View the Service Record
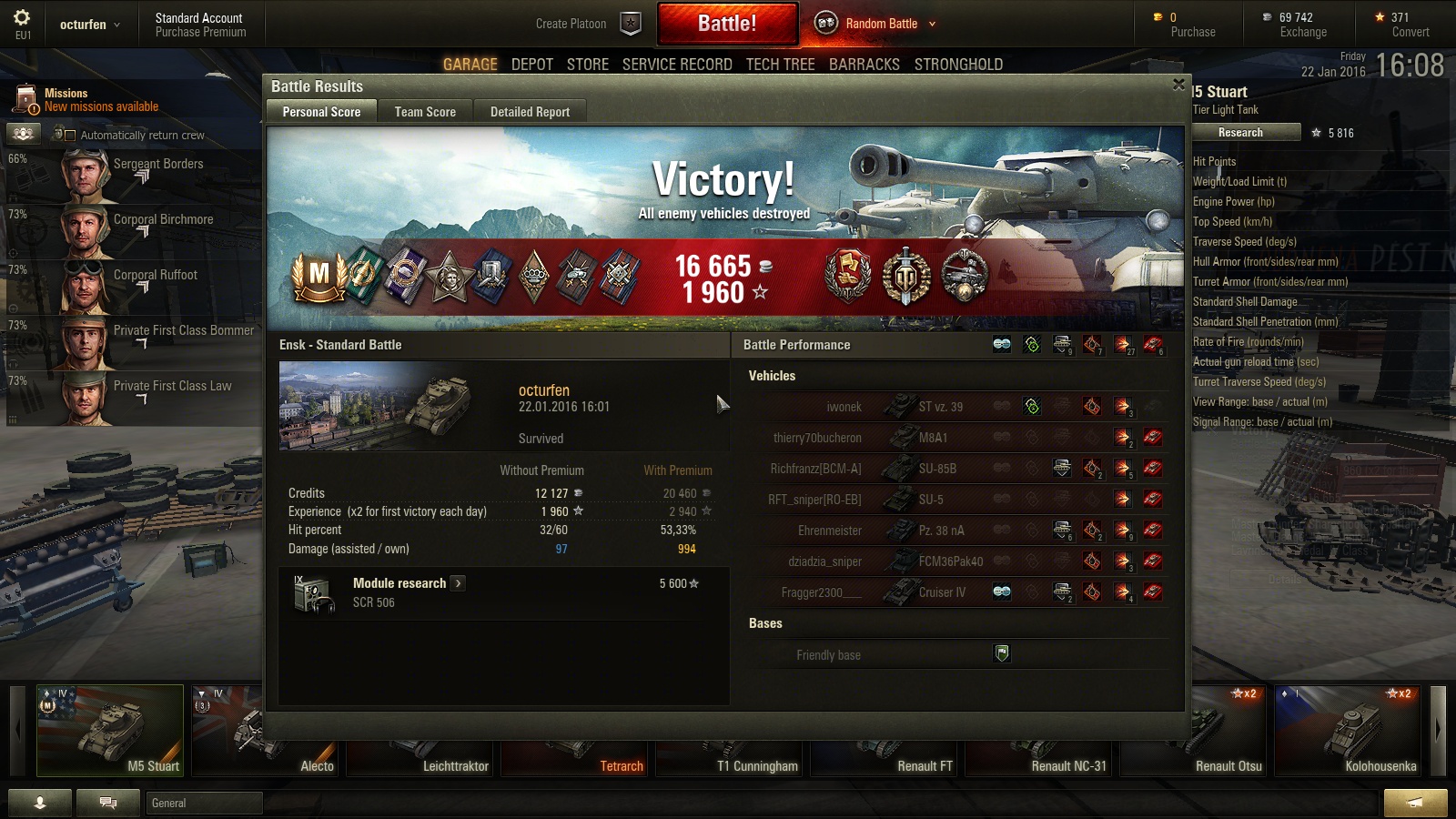 pyautogui.click(x=677, y=65)
